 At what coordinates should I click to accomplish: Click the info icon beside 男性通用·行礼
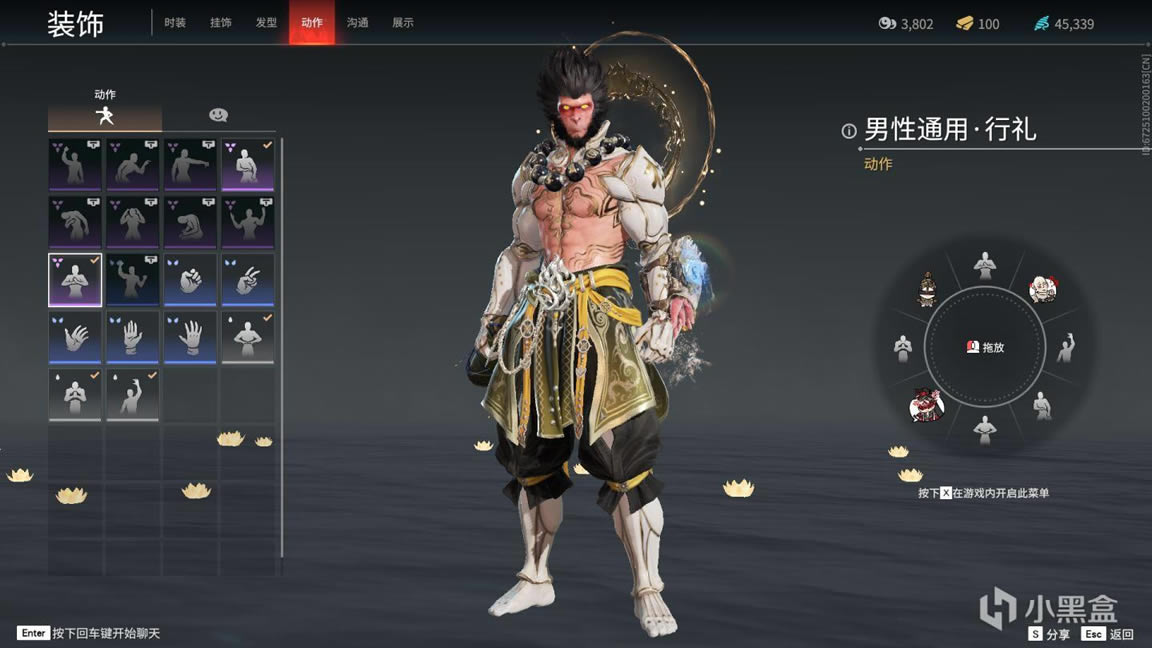point(849,130)
